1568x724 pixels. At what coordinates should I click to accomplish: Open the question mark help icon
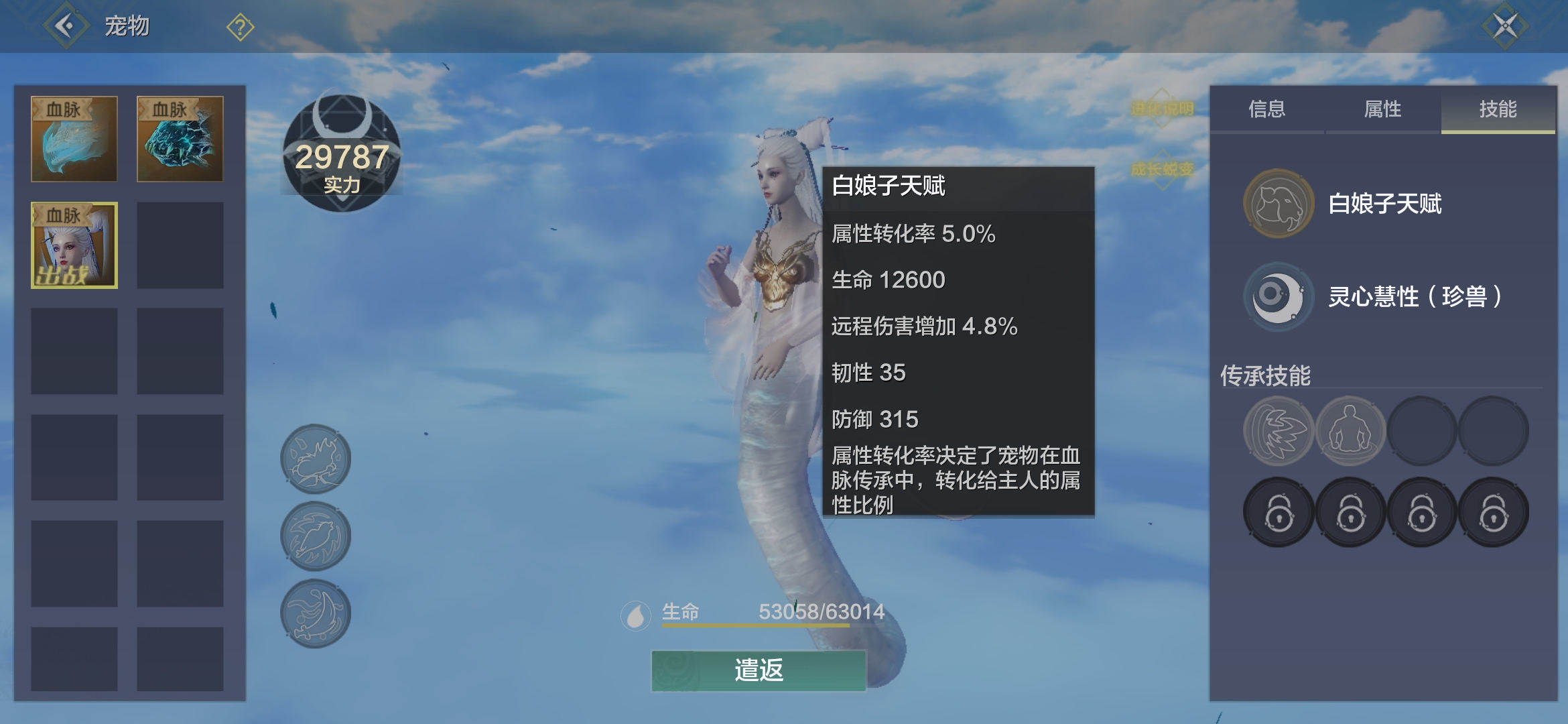(240, 27)
